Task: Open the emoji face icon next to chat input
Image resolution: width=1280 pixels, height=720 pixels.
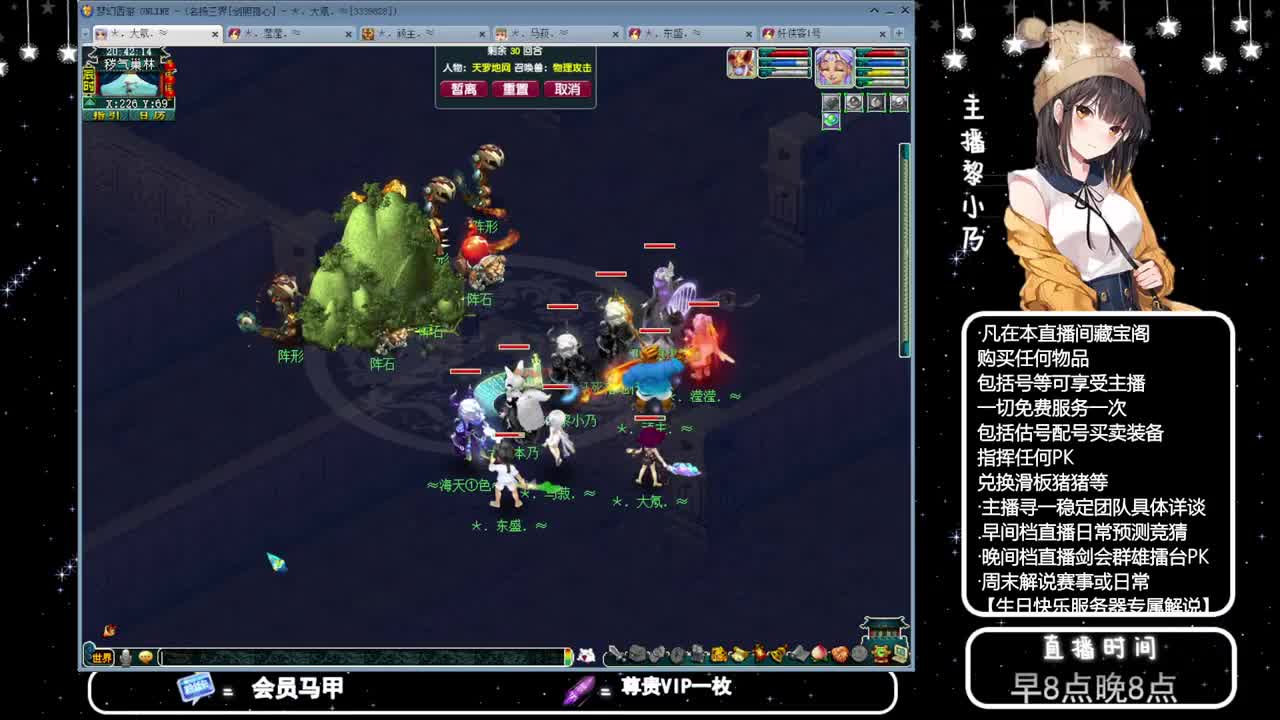Action: tap(145, 655)
